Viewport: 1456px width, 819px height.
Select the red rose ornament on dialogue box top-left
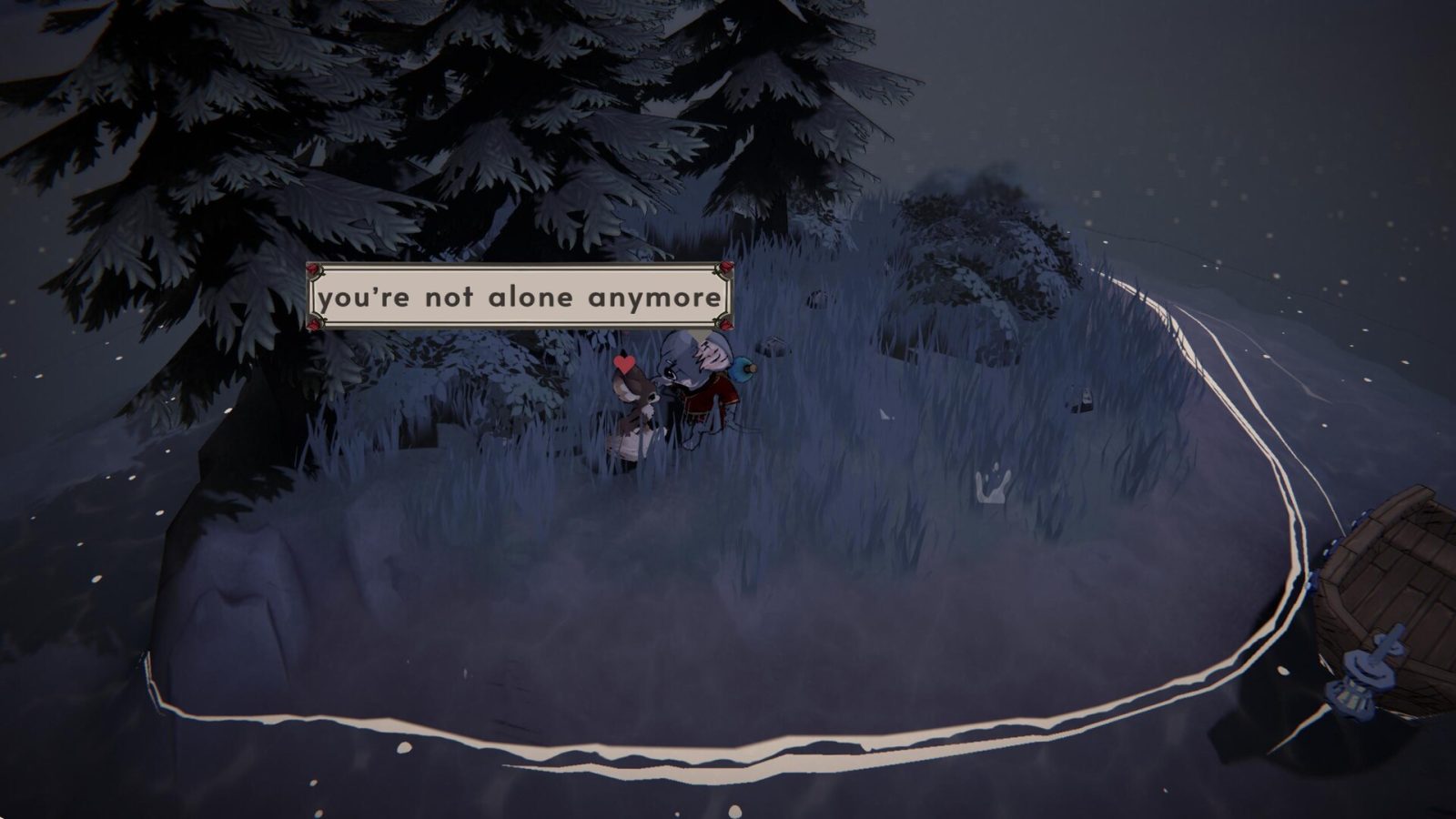click(314, 270)
